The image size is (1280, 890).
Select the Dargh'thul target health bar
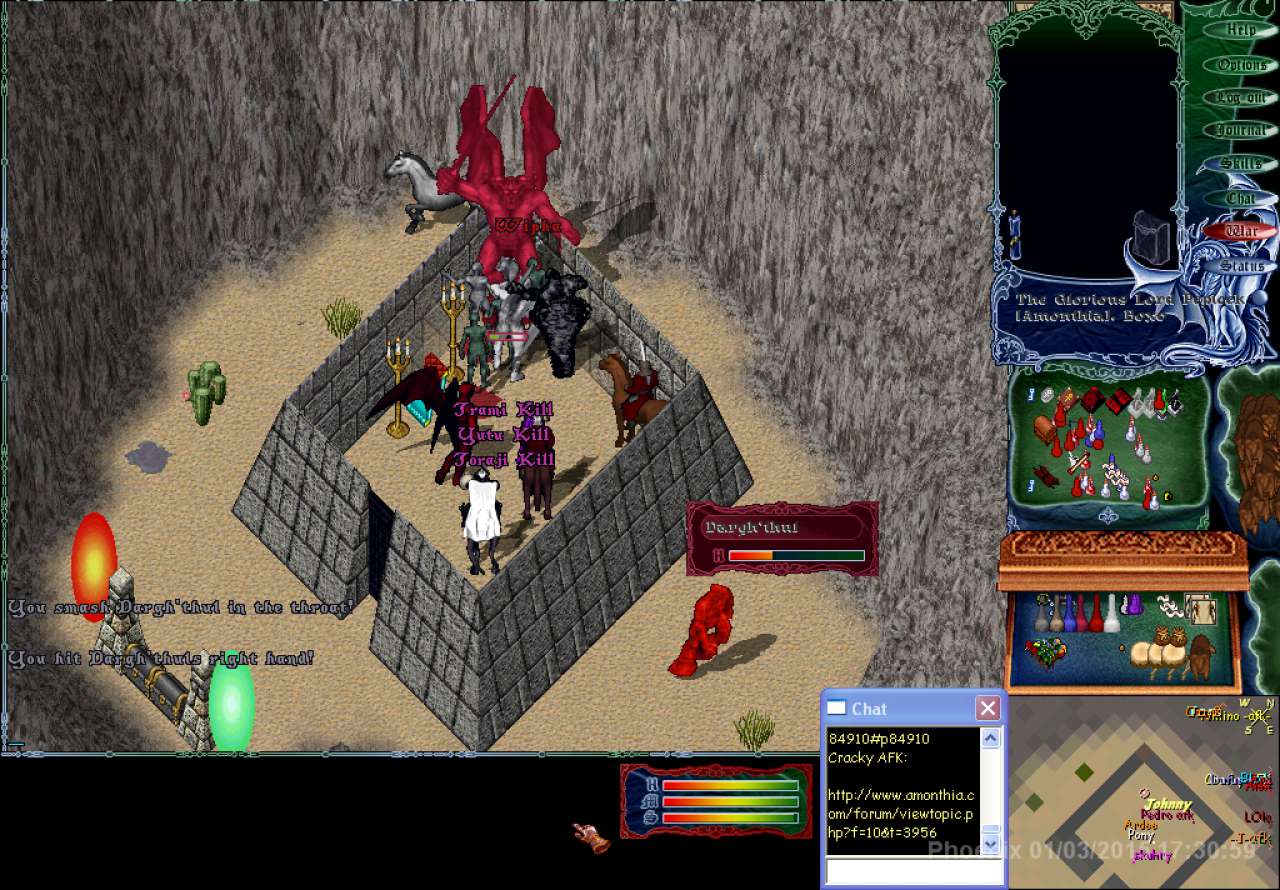click(x=782, y=539)
